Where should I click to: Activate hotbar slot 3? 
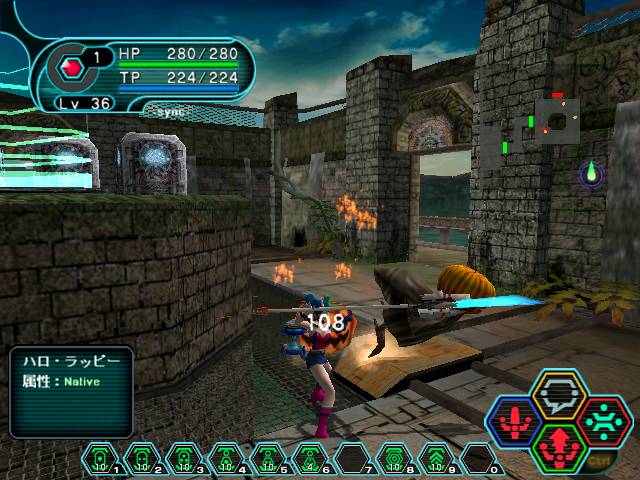pos(184,460)
